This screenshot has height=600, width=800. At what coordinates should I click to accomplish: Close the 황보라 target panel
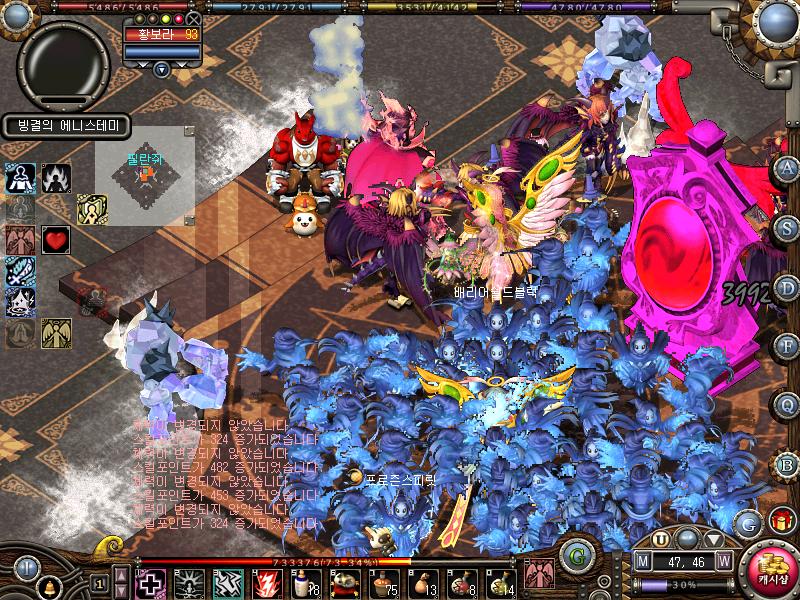pyautogui.click(x=193, y=18)
